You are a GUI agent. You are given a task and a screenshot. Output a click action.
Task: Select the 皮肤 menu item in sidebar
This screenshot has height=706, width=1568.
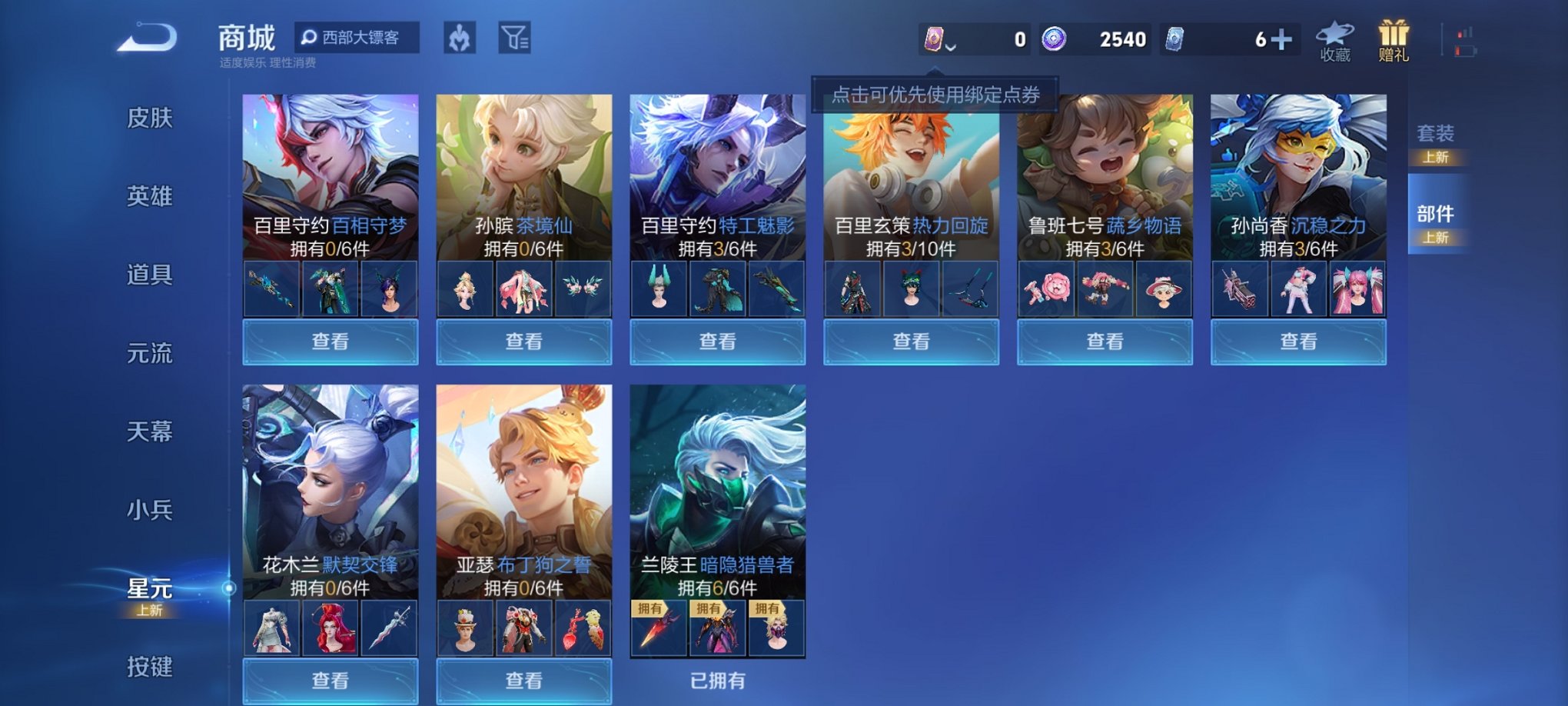point(151,119)
